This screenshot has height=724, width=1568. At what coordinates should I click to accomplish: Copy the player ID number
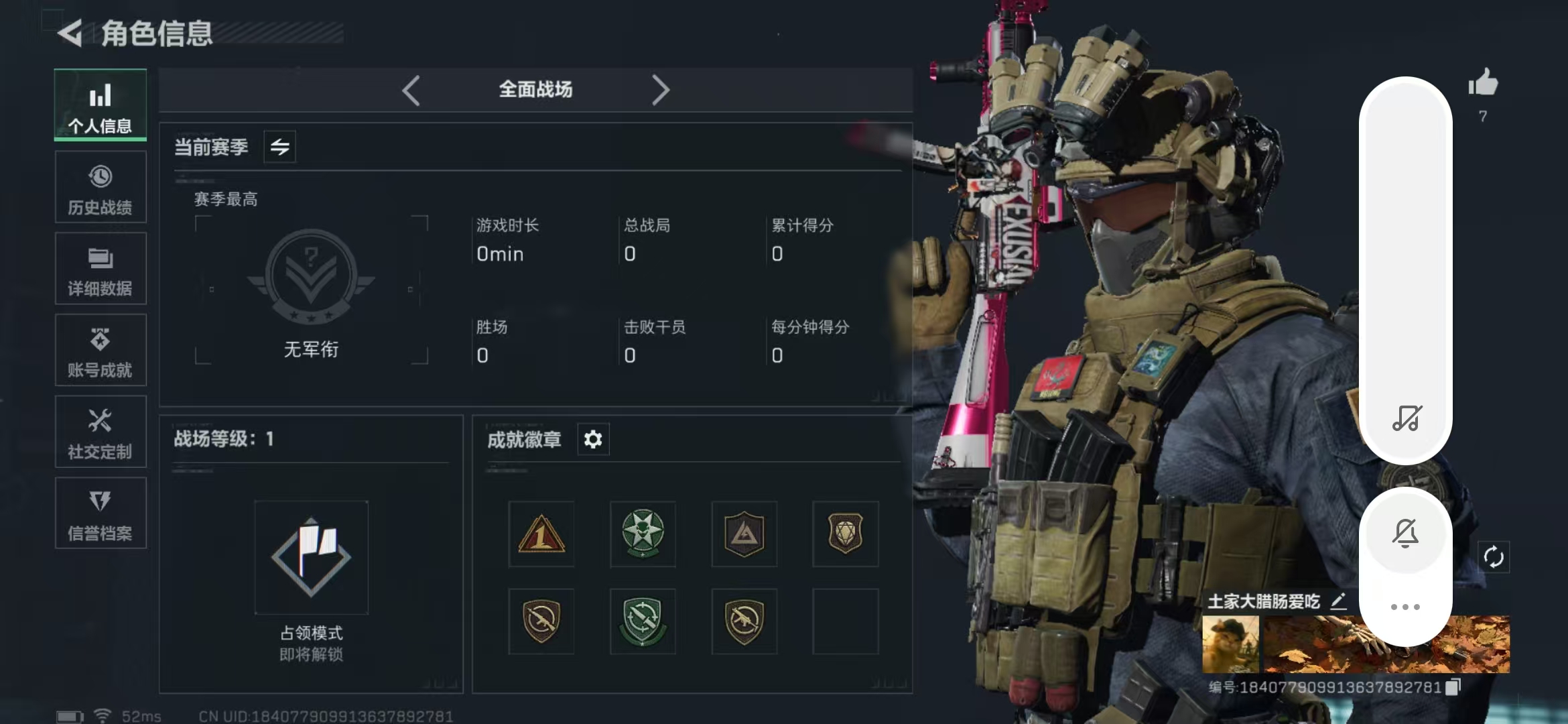tap(1453, 687)
